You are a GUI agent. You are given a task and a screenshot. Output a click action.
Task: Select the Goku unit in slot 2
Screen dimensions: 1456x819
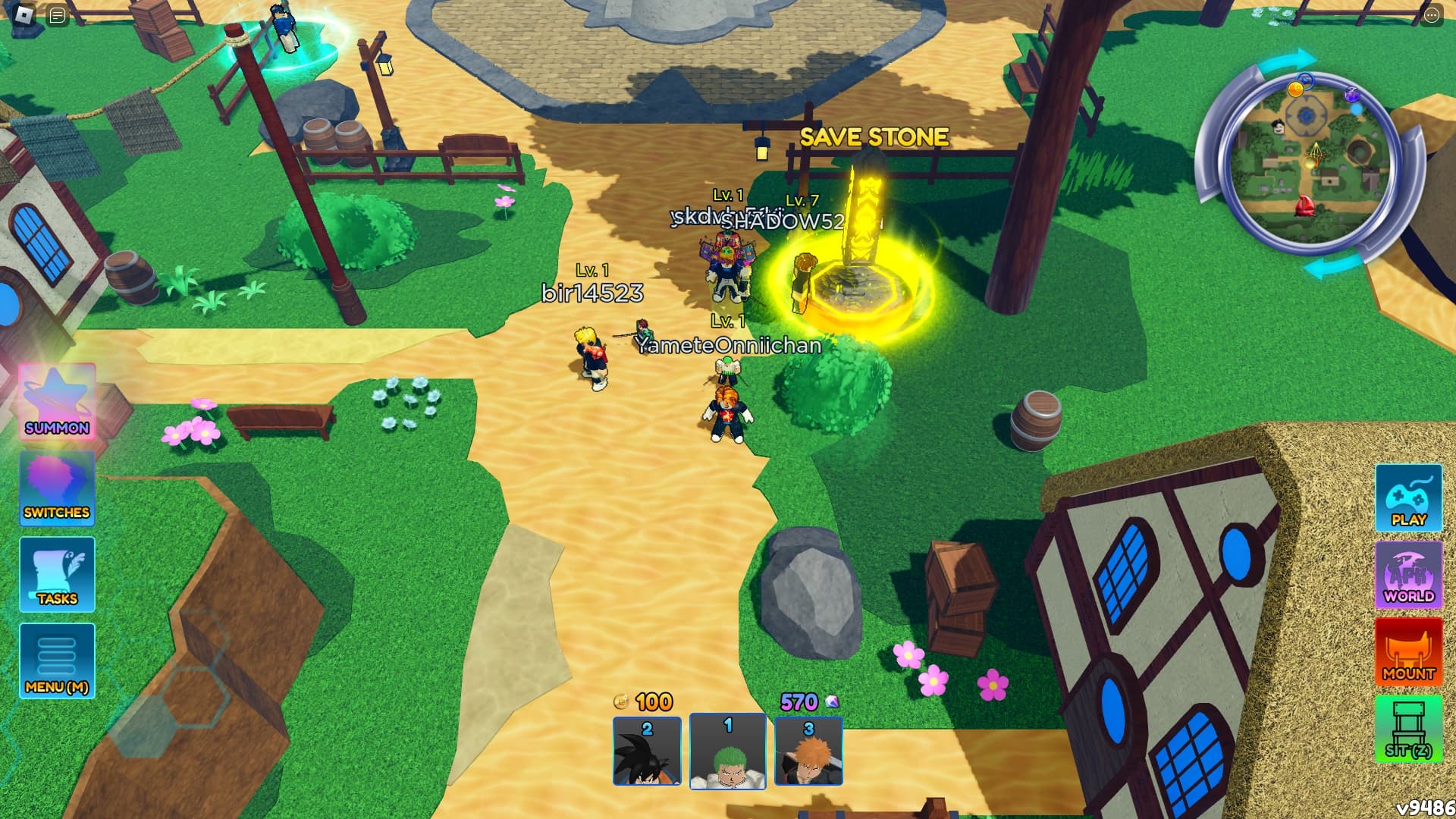[x=647, y=751]
